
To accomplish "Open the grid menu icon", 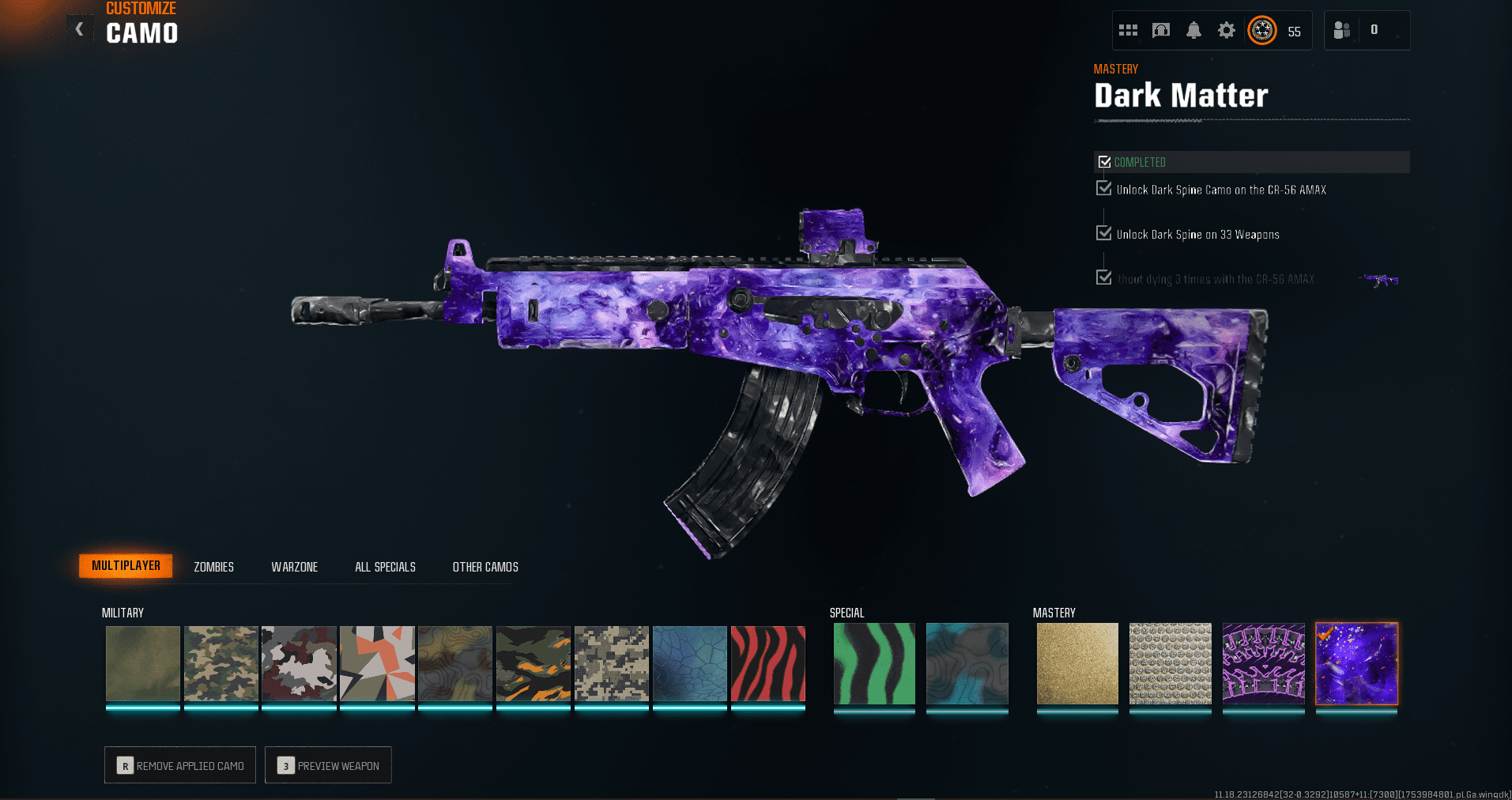I will click(1128, 30).
